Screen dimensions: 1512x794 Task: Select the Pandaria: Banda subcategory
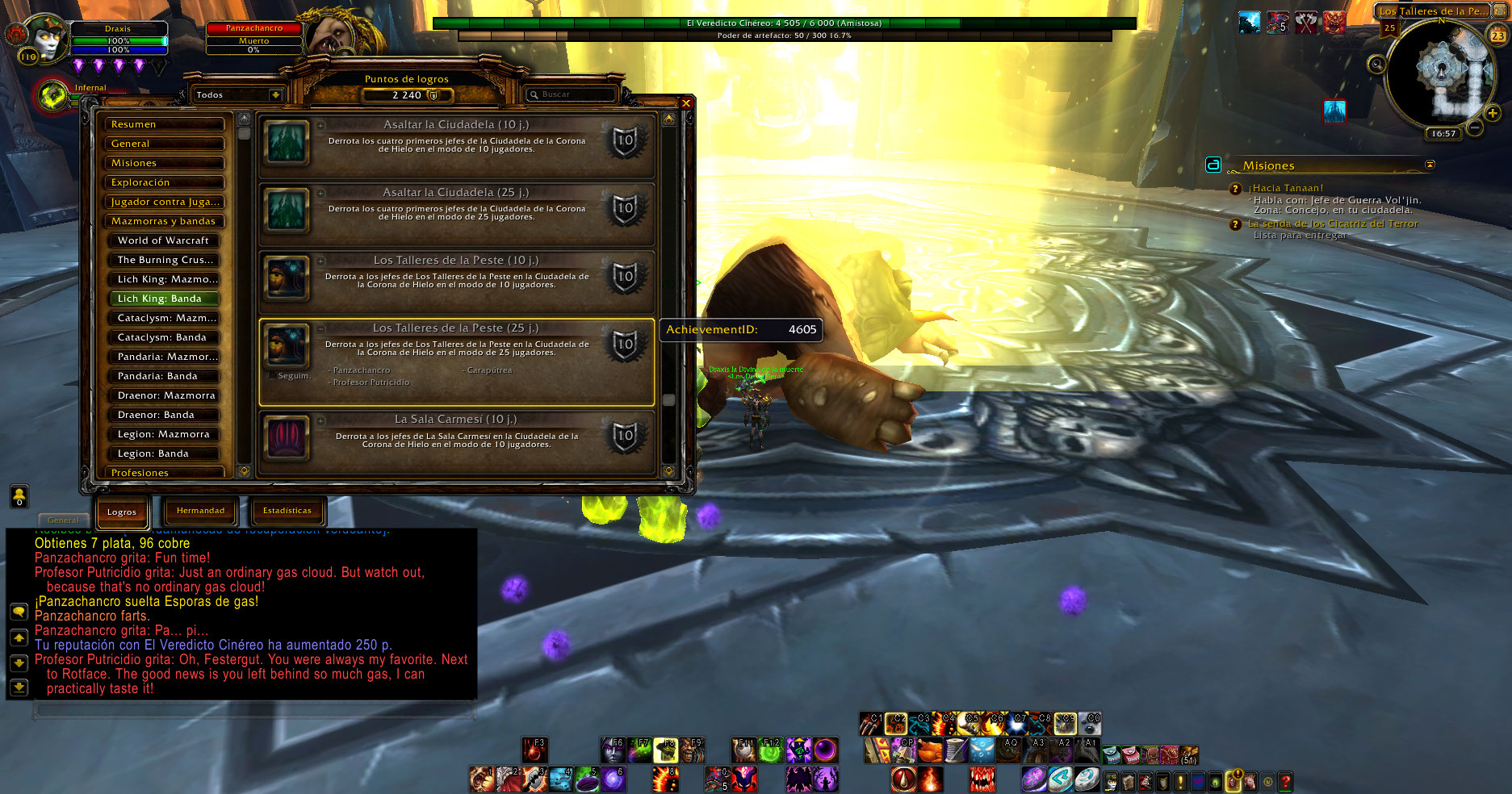(164, 376)
